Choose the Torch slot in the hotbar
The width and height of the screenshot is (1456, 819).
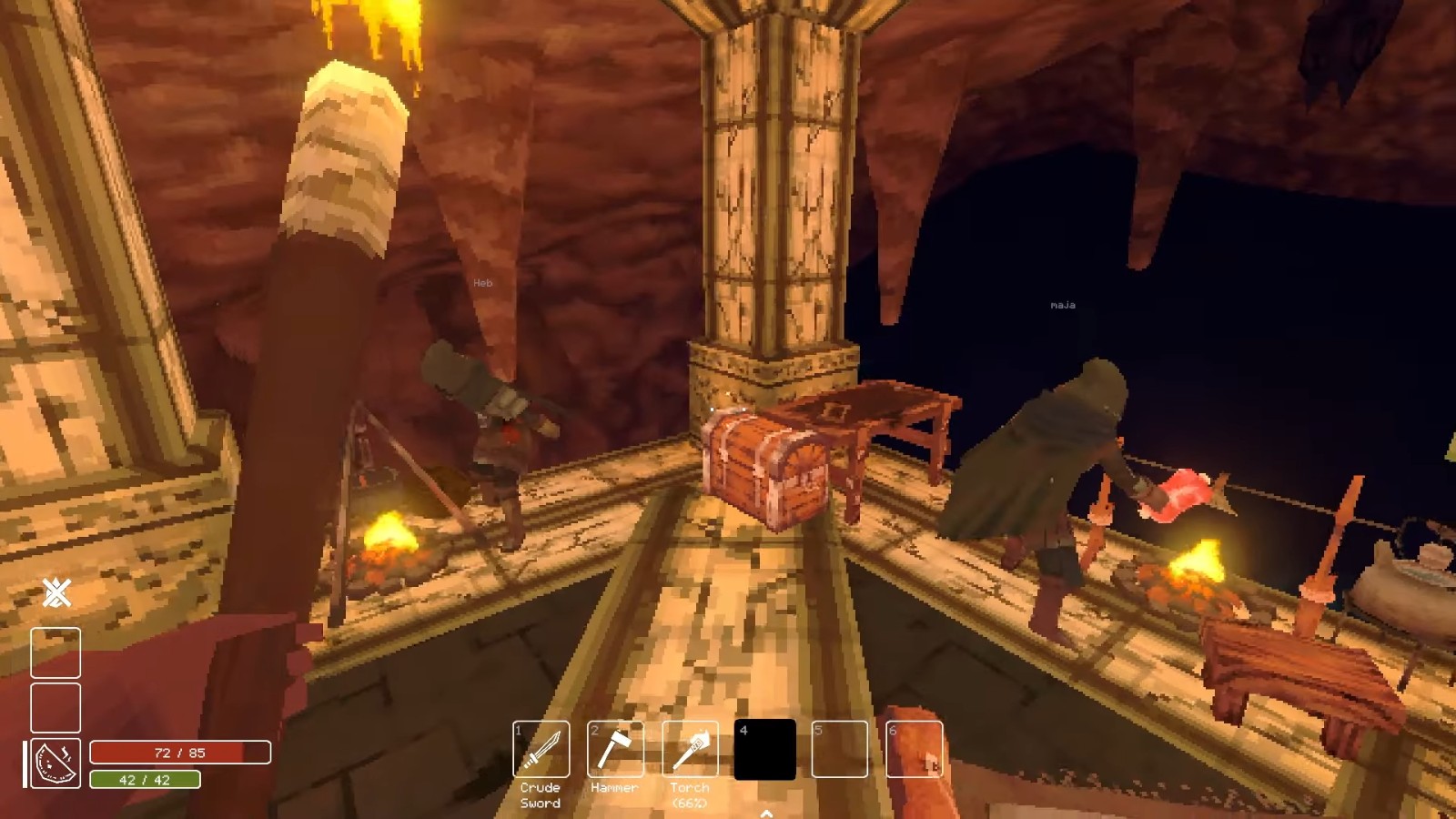pyautogui.click(x=690, y=749)
